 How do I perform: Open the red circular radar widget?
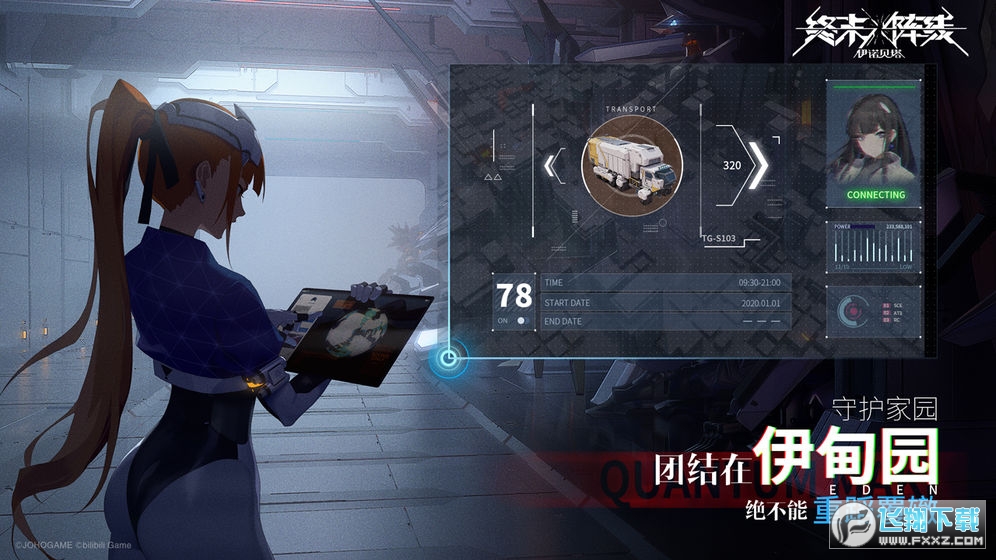point(853,312)
